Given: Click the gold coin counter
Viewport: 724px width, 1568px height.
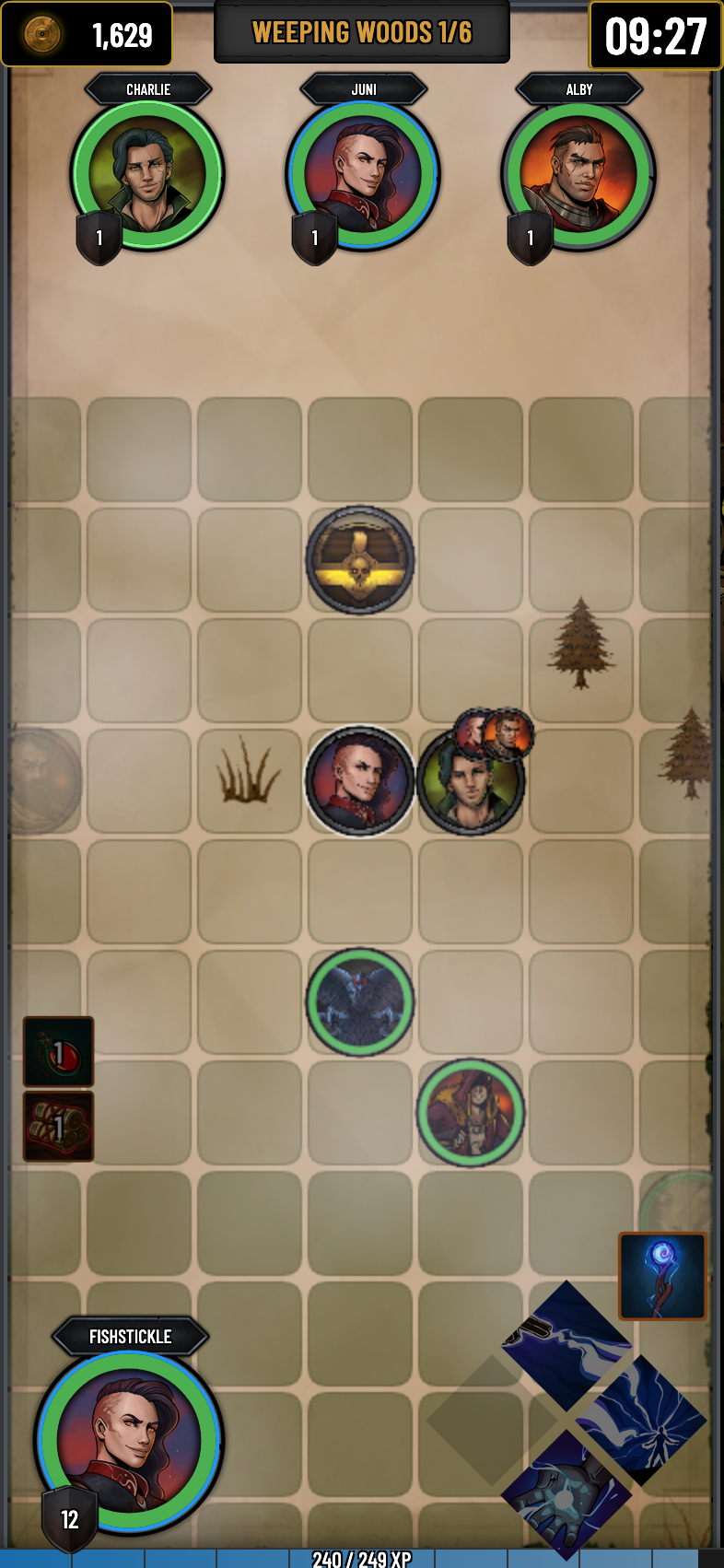Looking at the screenshot, I should pyautogui.click(x=87, y=35).
